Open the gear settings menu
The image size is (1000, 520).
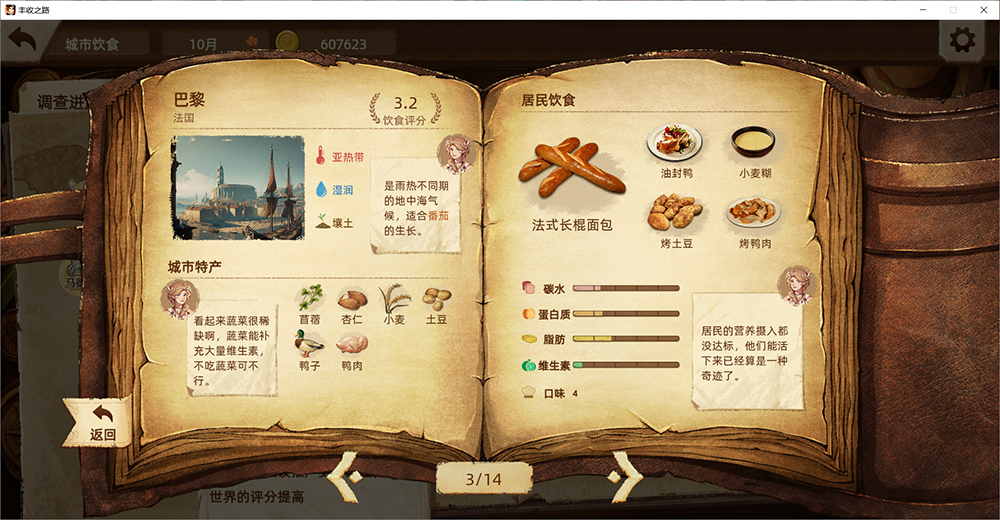pyautogui.click(x=962, y=40)
